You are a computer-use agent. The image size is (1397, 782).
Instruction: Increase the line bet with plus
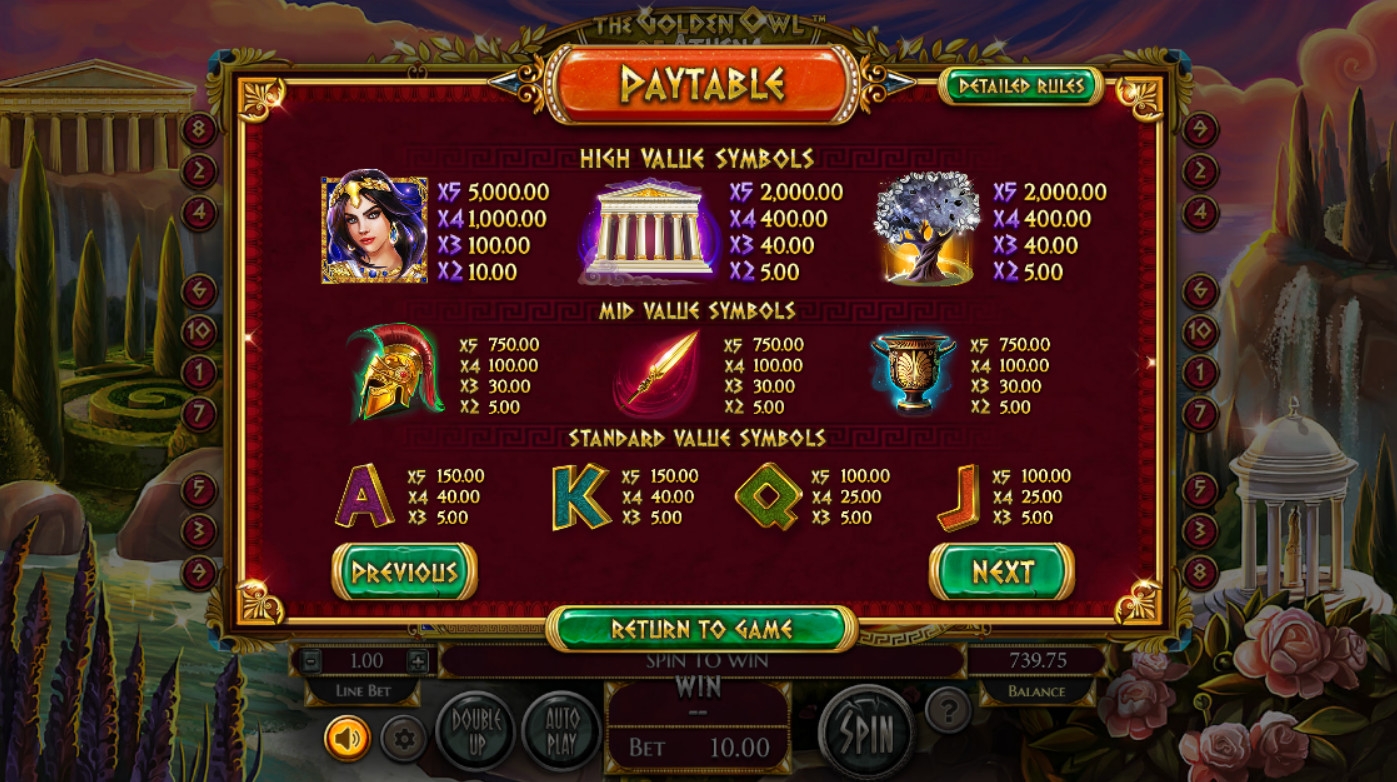tap(418, 661)
